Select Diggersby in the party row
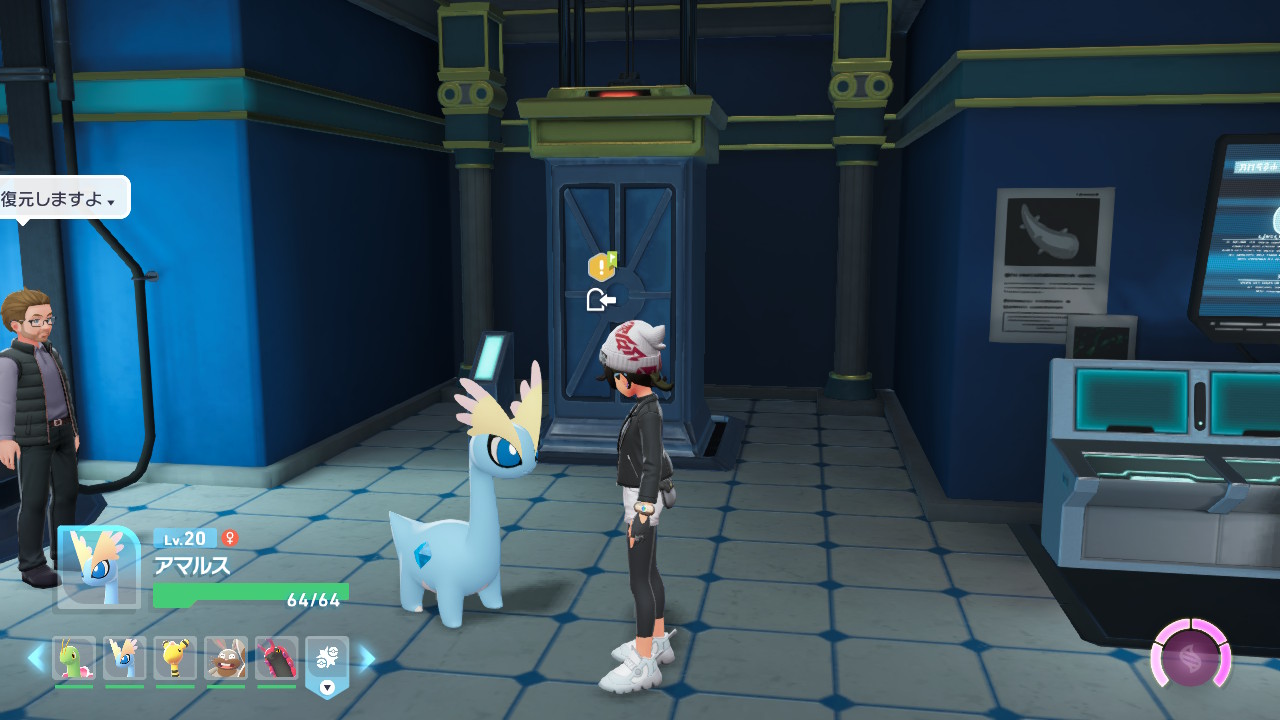Image resolution: width=1280 pixels, height=720 pixels. (x=226, y=658)
